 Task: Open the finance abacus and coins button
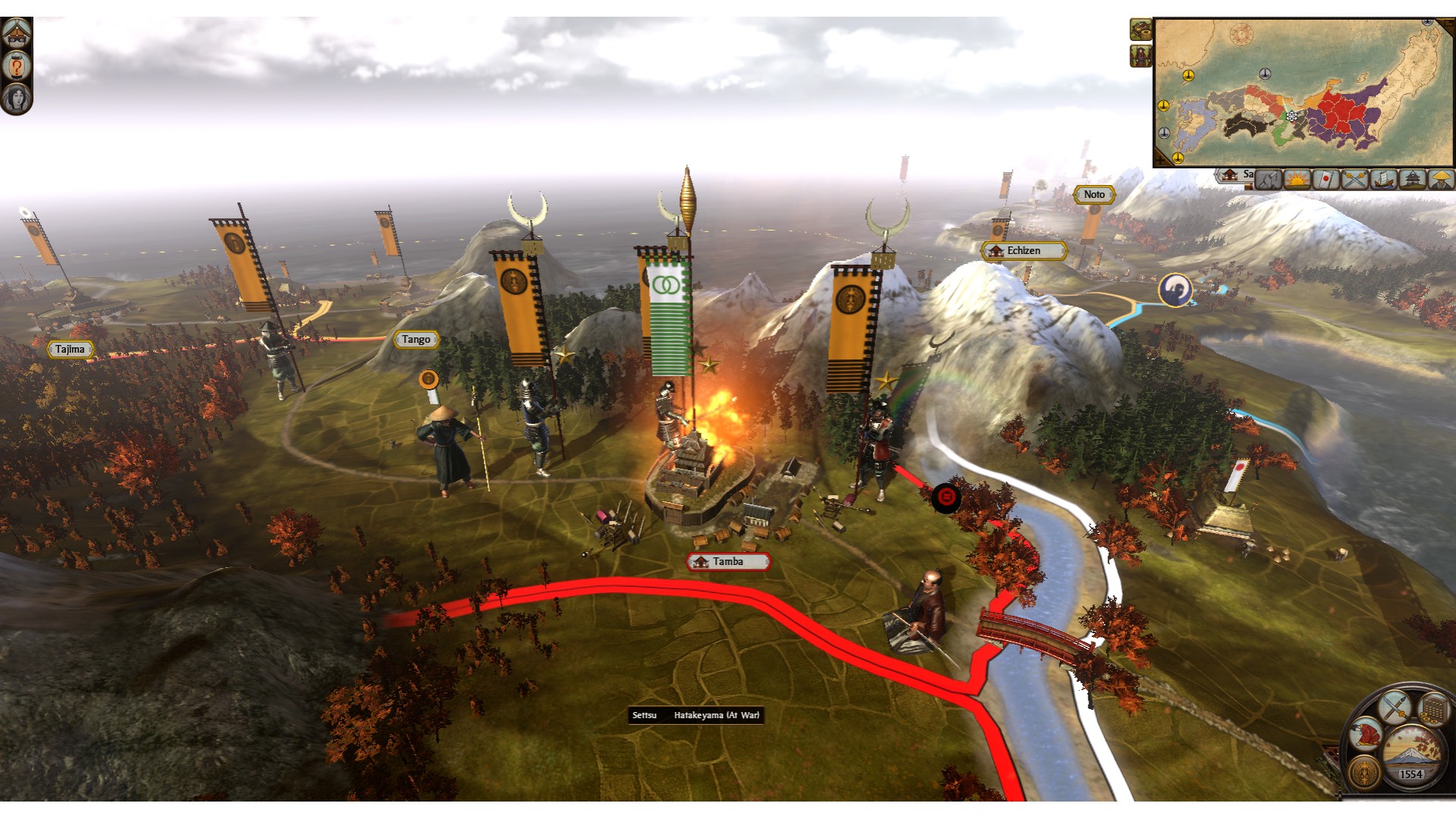click(x=1434, y=709)
